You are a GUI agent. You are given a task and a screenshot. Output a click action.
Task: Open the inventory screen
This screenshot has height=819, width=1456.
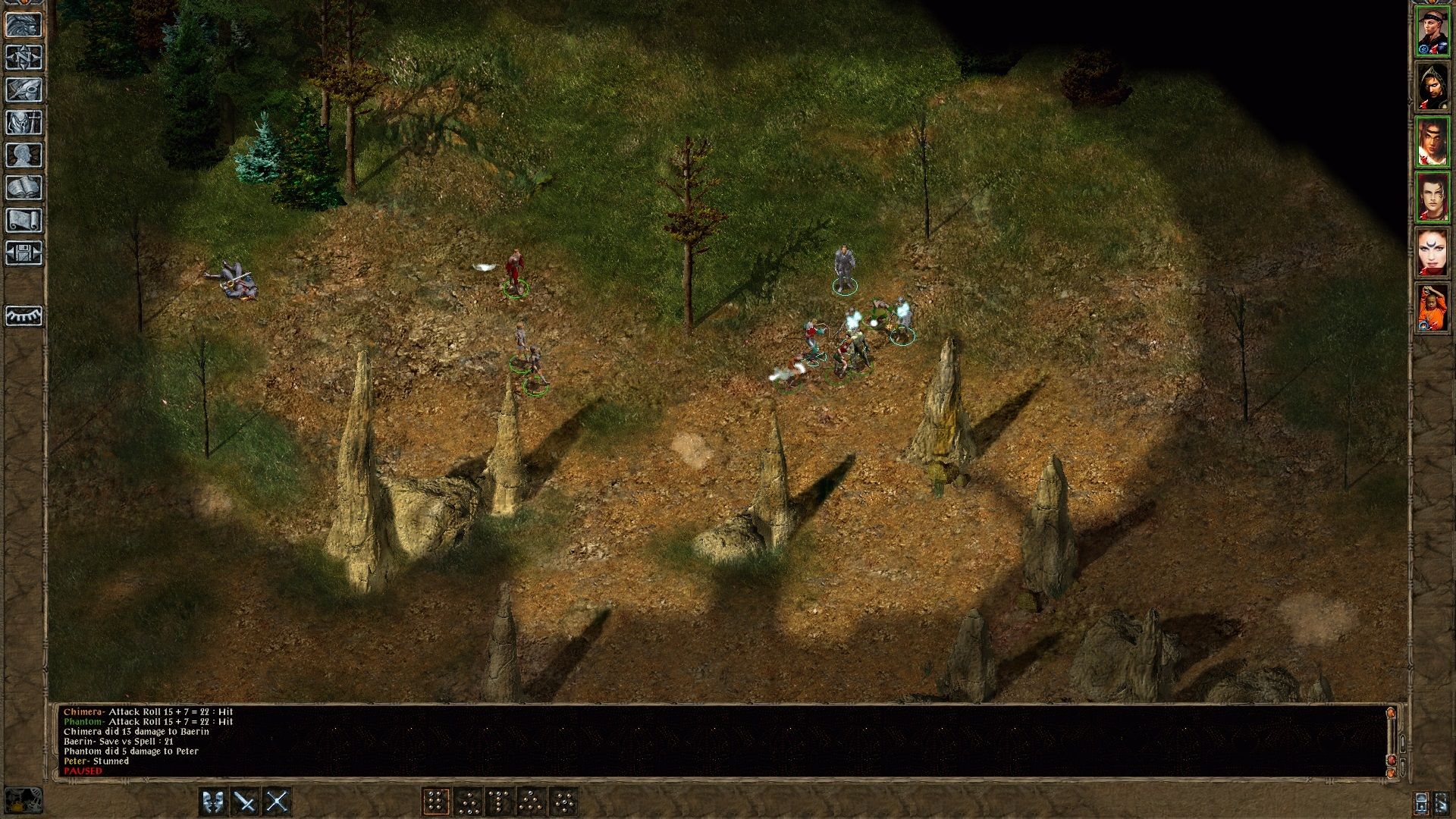pos(24,122)
